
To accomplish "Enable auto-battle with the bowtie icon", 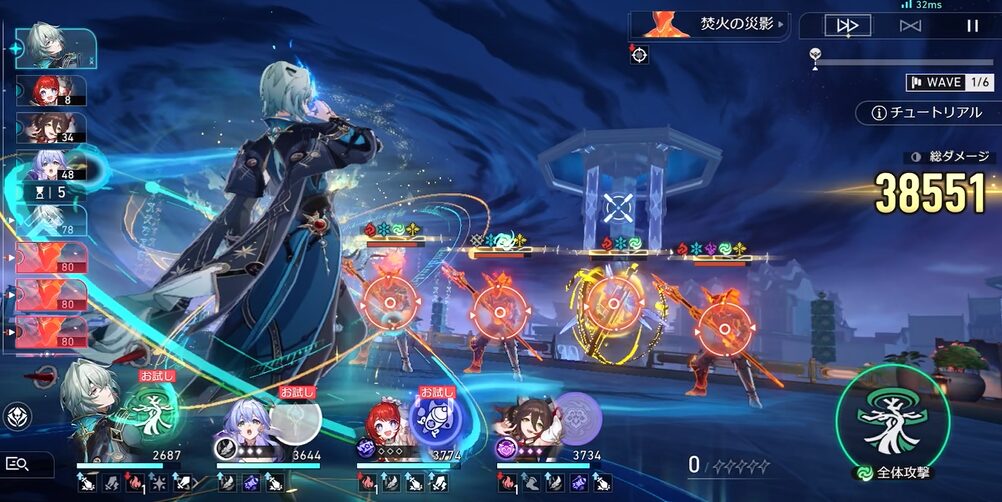I will pos(910,26).
